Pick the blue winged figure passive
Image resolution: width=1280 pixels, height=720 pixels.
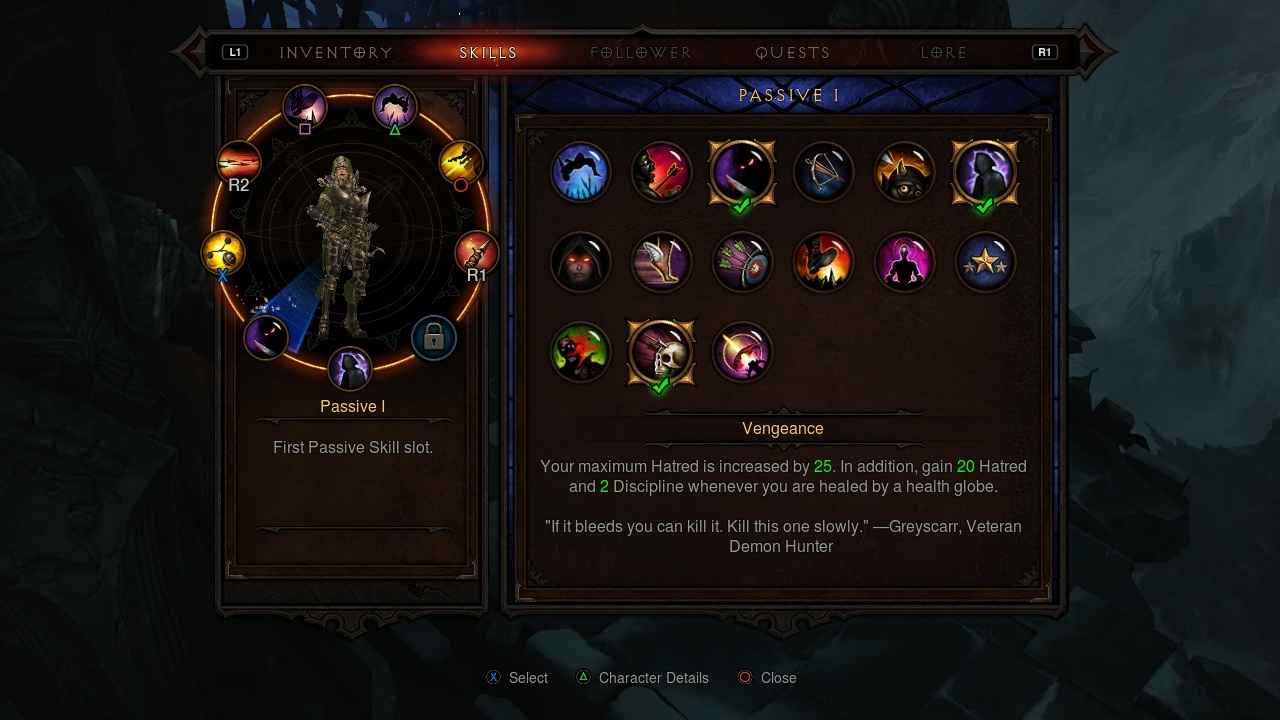[x=580, y=173]
